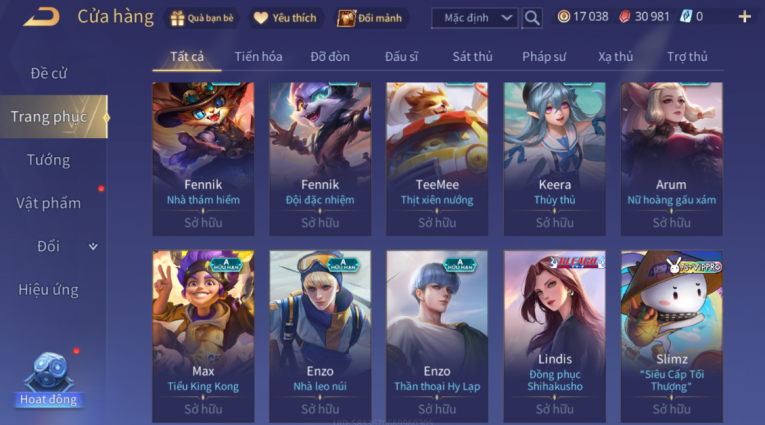Open the Trợ thủ tab

point(687,57)
